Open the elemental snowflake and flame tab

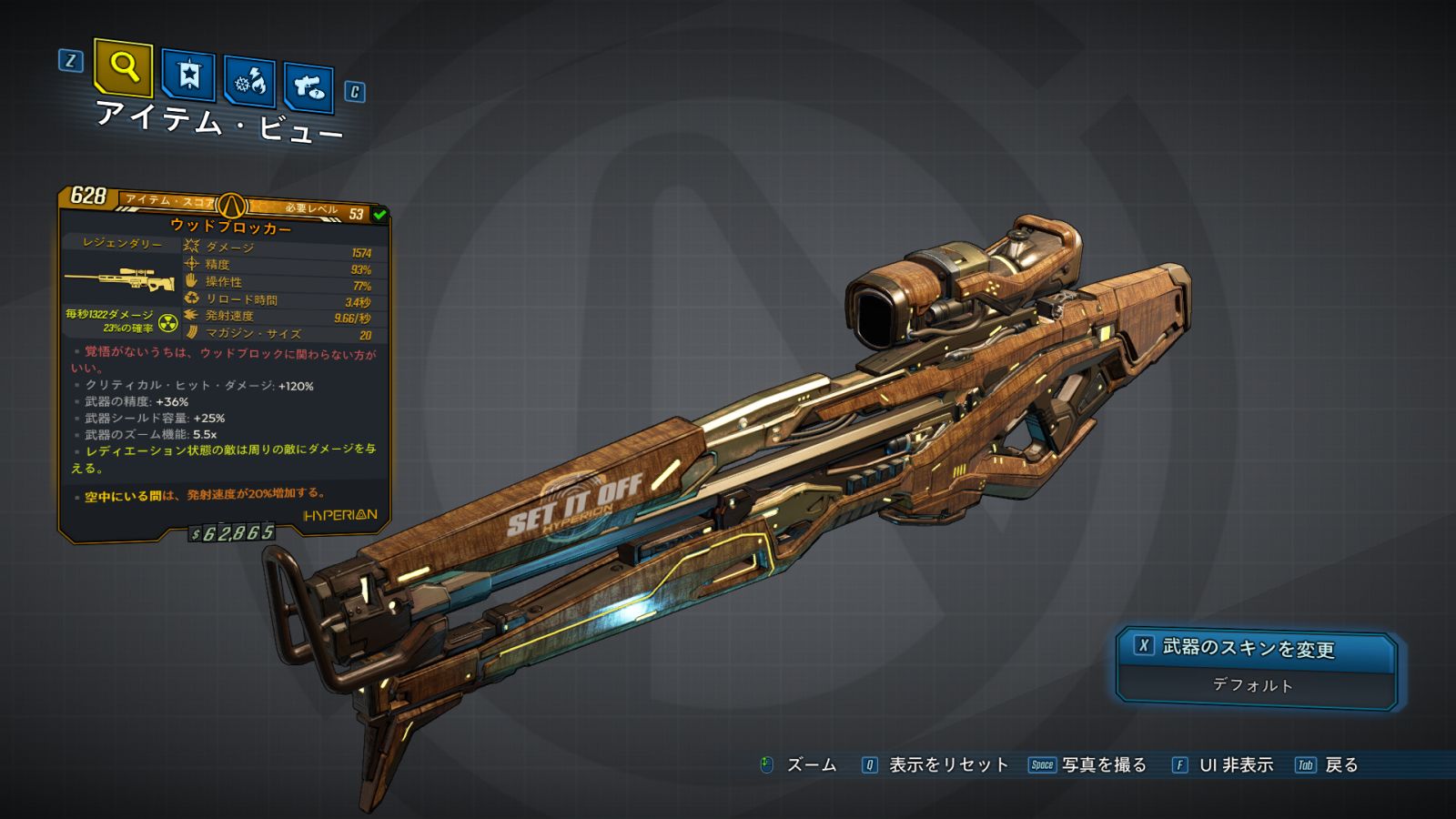[x=250, y=83]
